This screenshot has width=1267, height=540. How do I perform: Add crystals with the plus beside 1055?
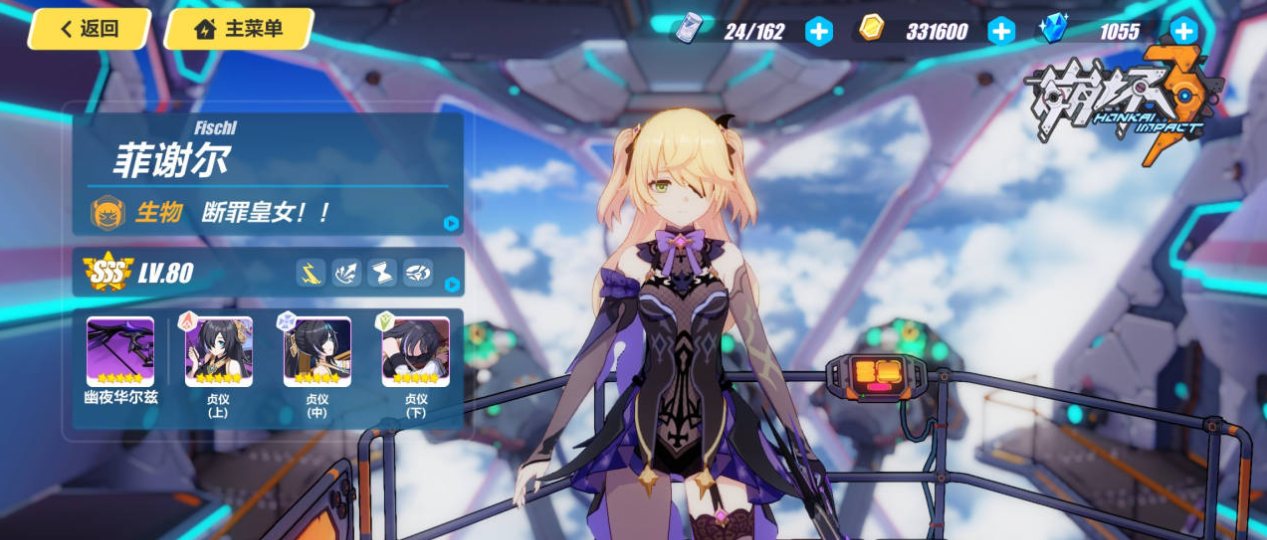pyautogui.click(x=1184, y=32)
